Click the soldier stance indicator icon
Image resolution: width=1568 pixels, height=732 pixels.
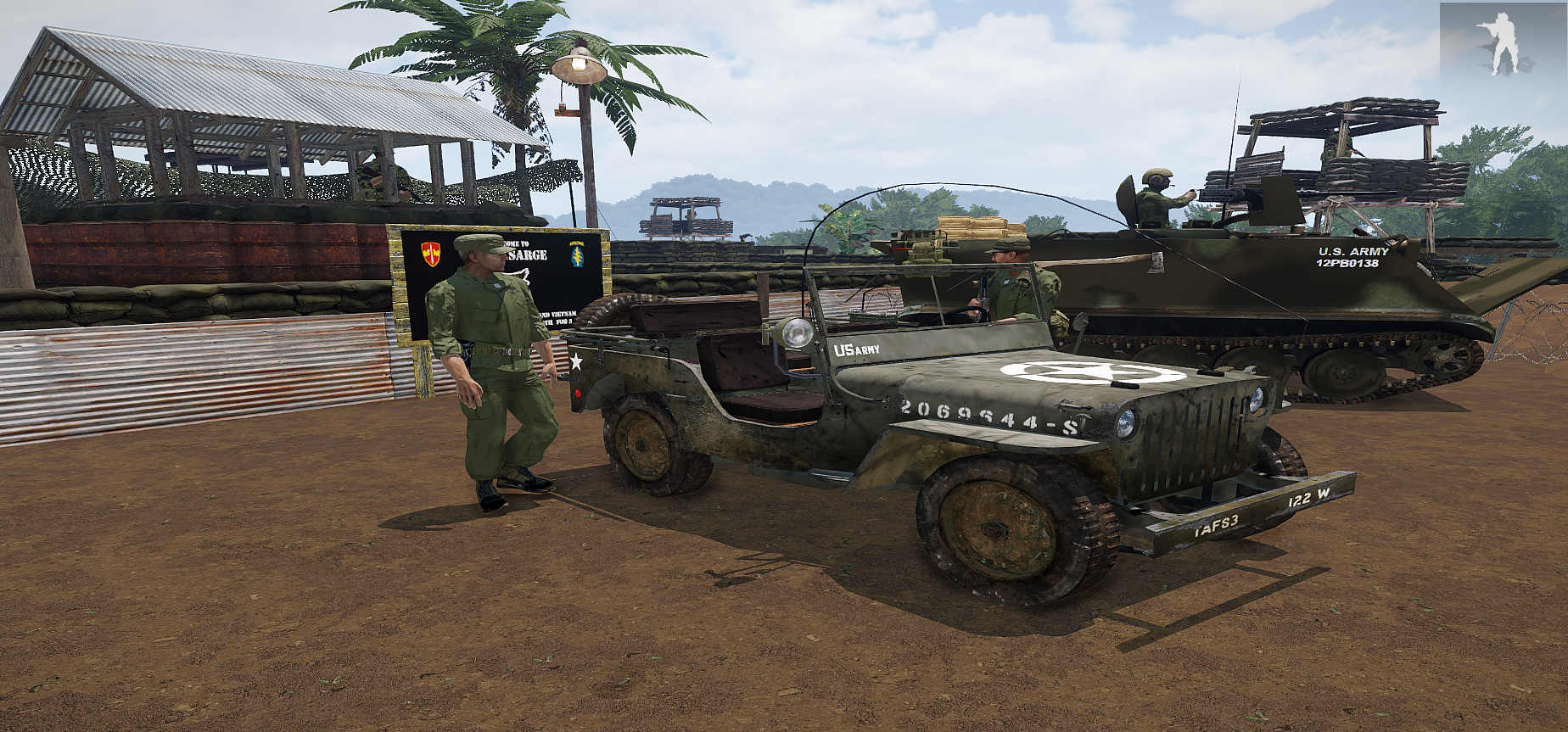[x=1503, y=42]
